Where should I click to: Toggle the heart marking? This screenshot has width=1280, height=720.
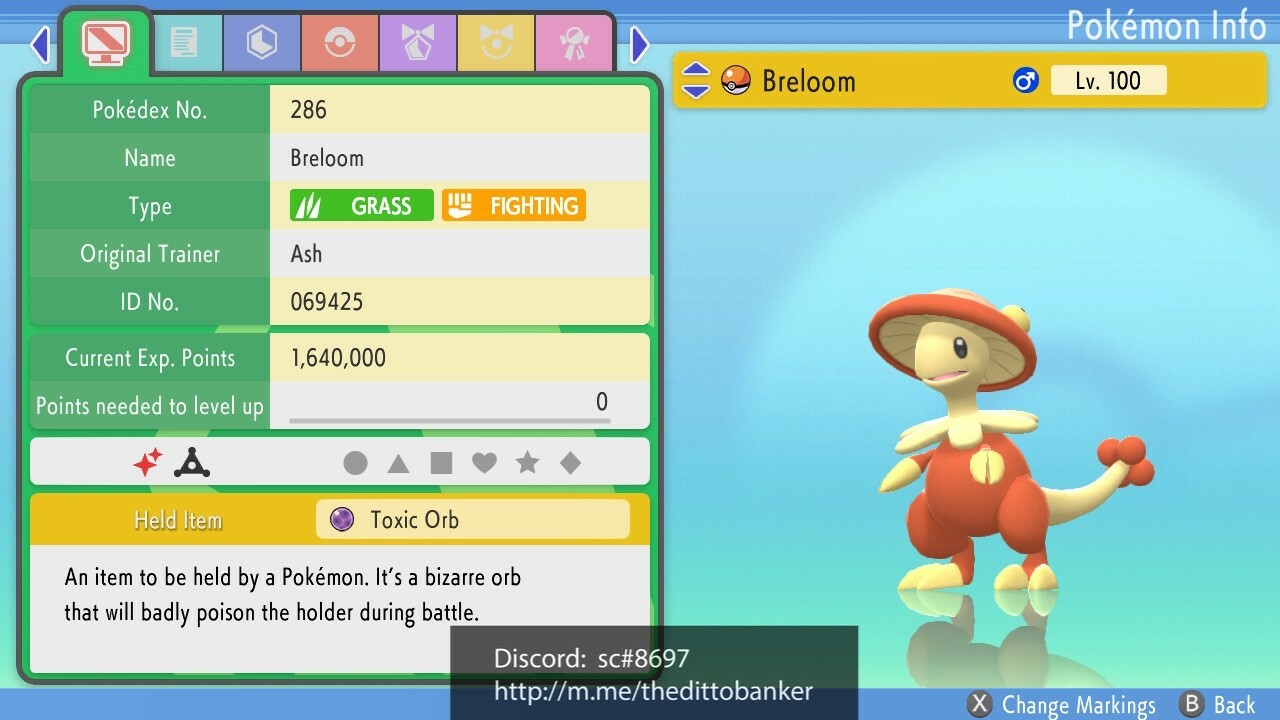(x=484, y=463)
